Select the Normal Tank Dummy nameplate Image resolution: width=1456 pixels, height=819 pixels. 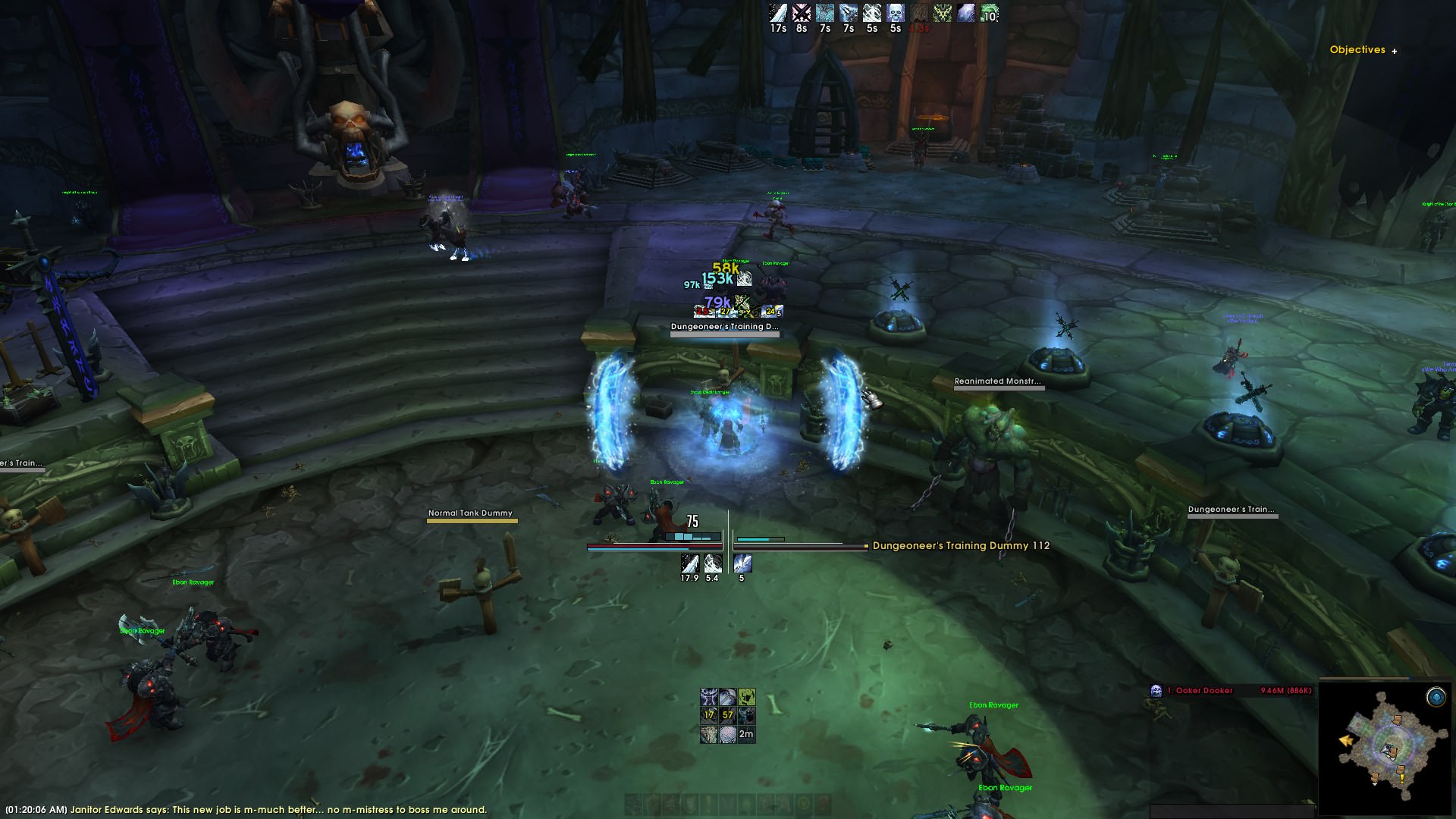[470, 513]
